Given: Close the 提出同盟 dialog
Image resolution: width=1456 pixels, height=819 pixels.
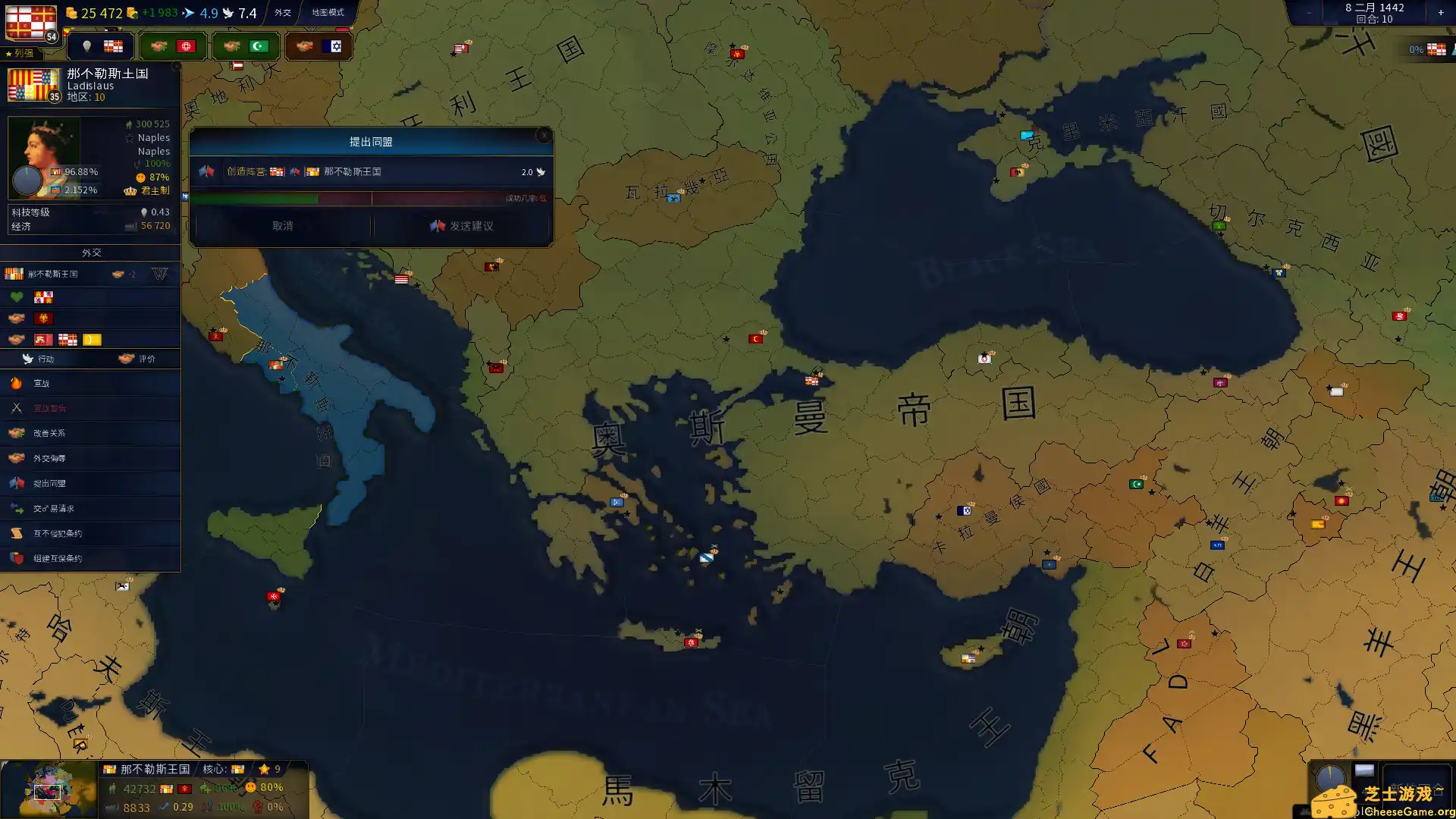Looking at the screenshot, I should [x=544, y=136].
